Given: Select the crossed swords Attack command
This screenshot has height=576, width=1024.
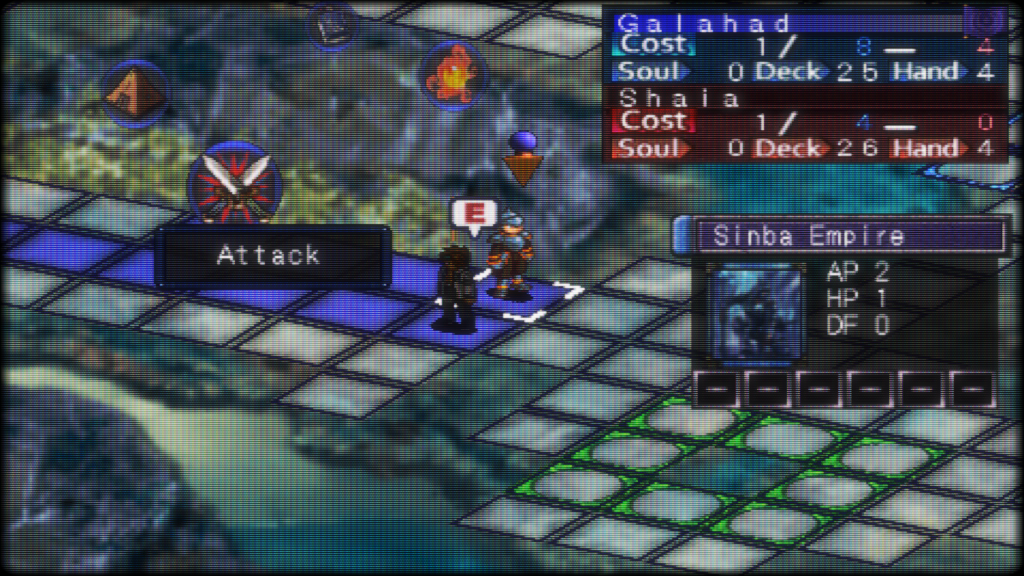Looking at the screenshot, I should pos(234,185).
